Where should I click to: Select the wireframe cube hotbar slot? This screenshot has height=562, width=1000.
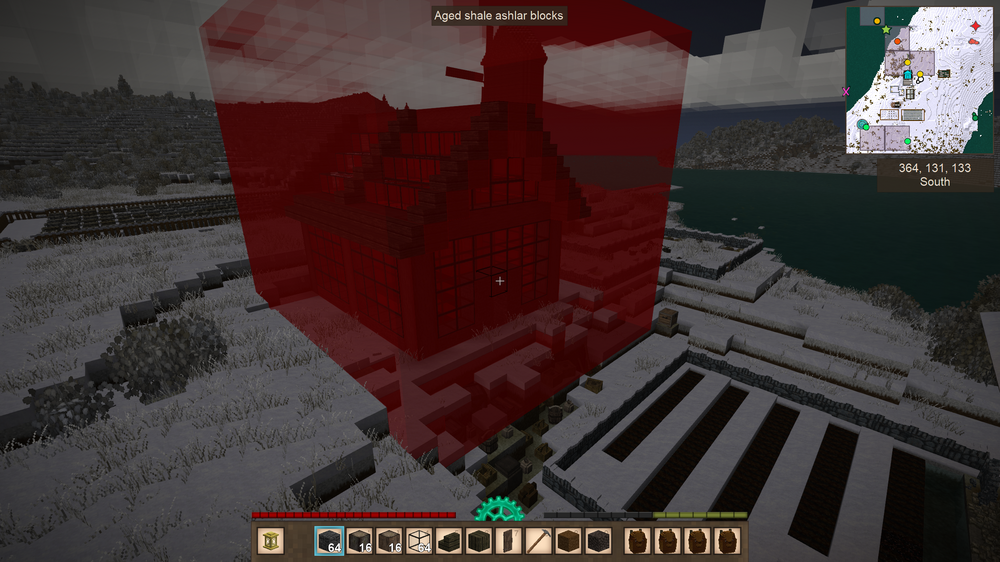[x=419, y=541]
